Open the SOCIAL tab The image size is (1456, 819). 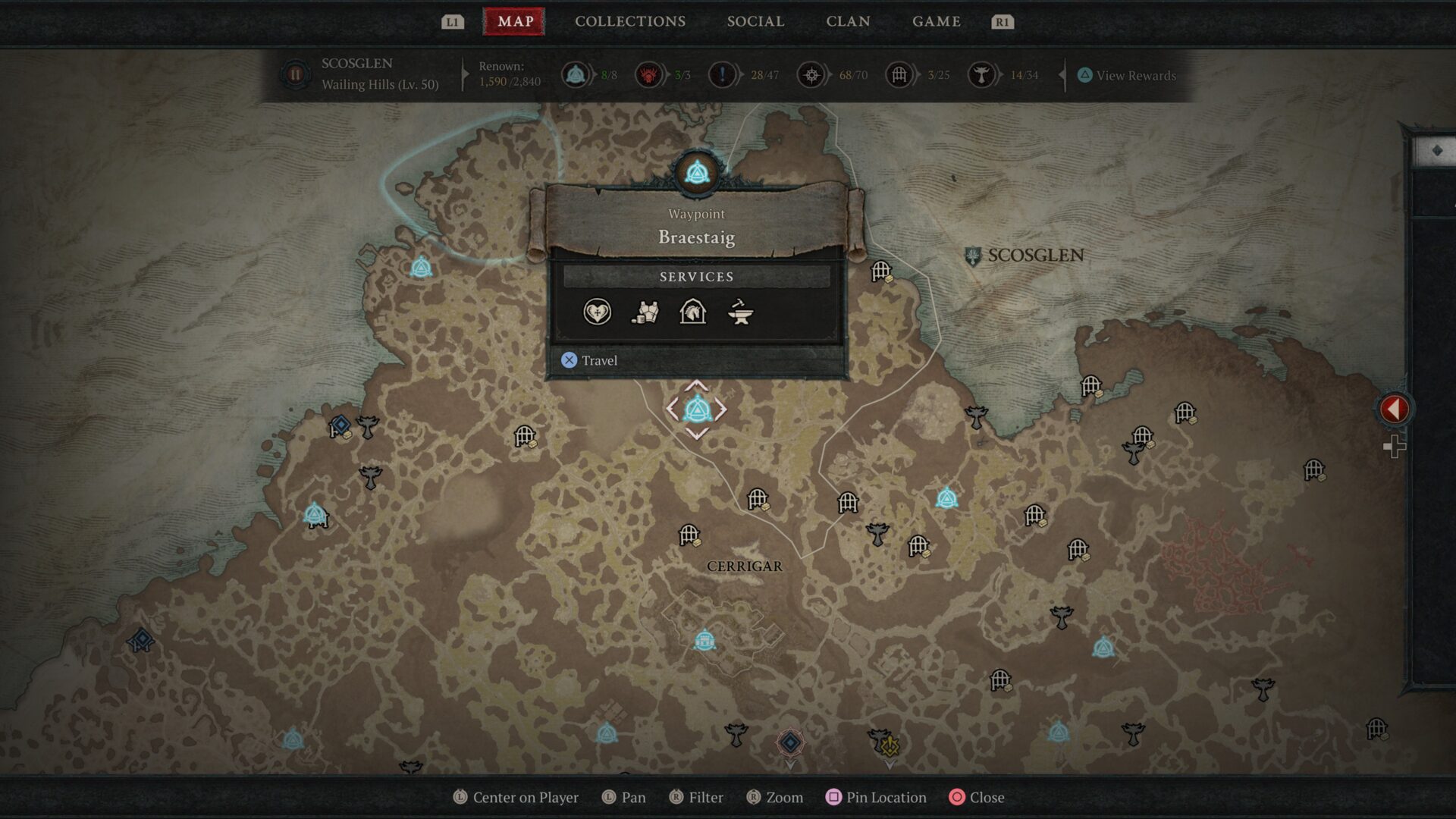(755, 21)
